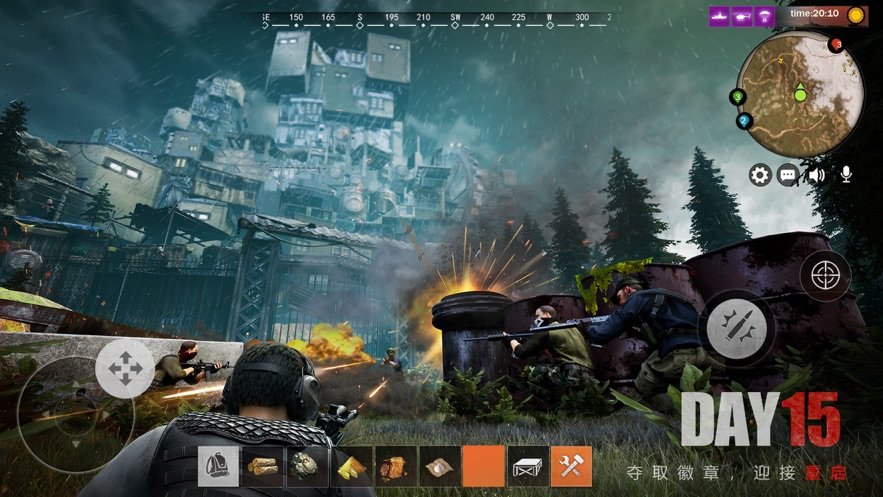Open the backpack inventory slot
The height and width of the screenshot is (497, 883).
tap(218, 466)
